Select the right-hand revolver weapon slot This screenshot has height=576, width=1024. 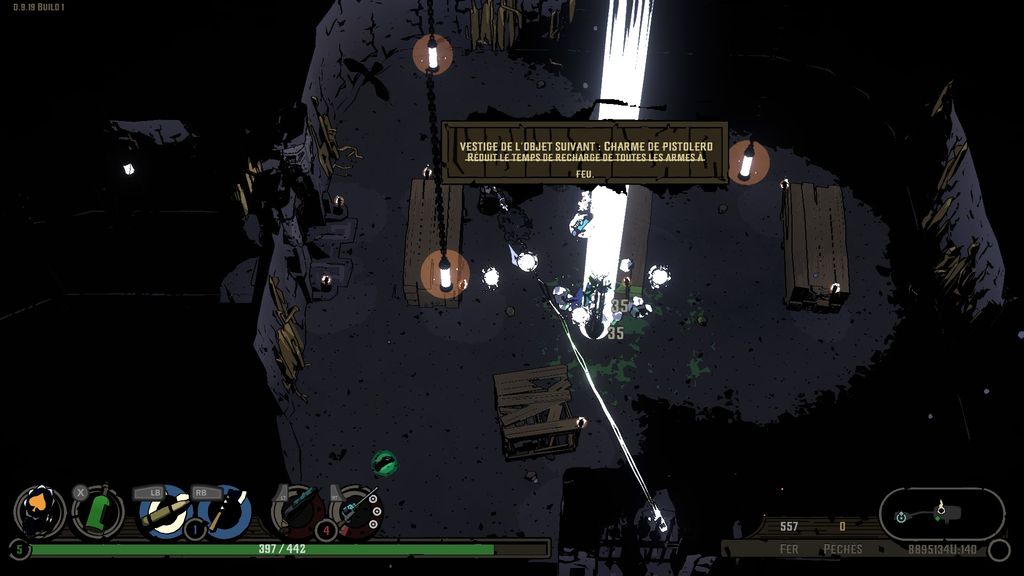[357, 510]
